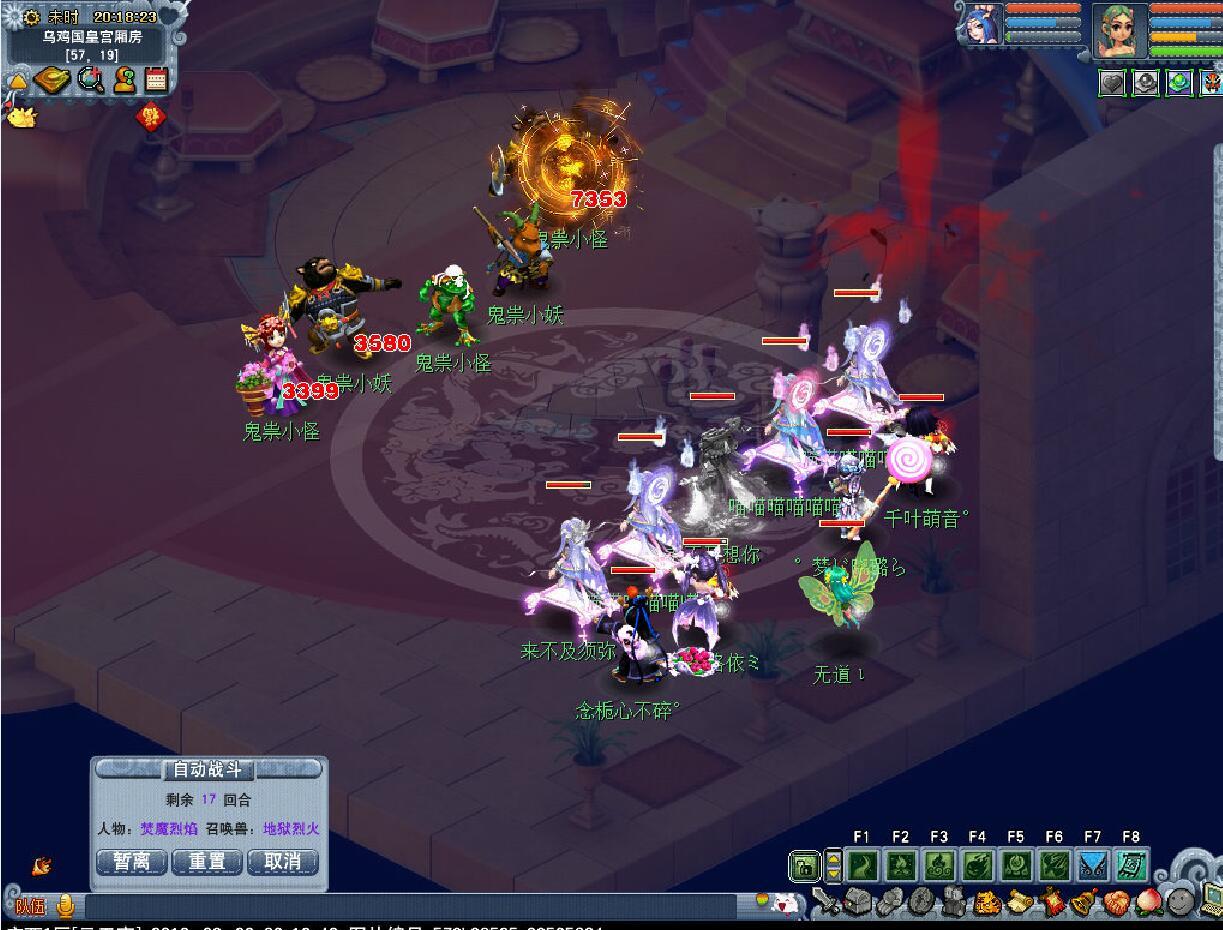The image size is (1223, 930).
Task: Toggle the microphone voice icon
Action: 66,906
